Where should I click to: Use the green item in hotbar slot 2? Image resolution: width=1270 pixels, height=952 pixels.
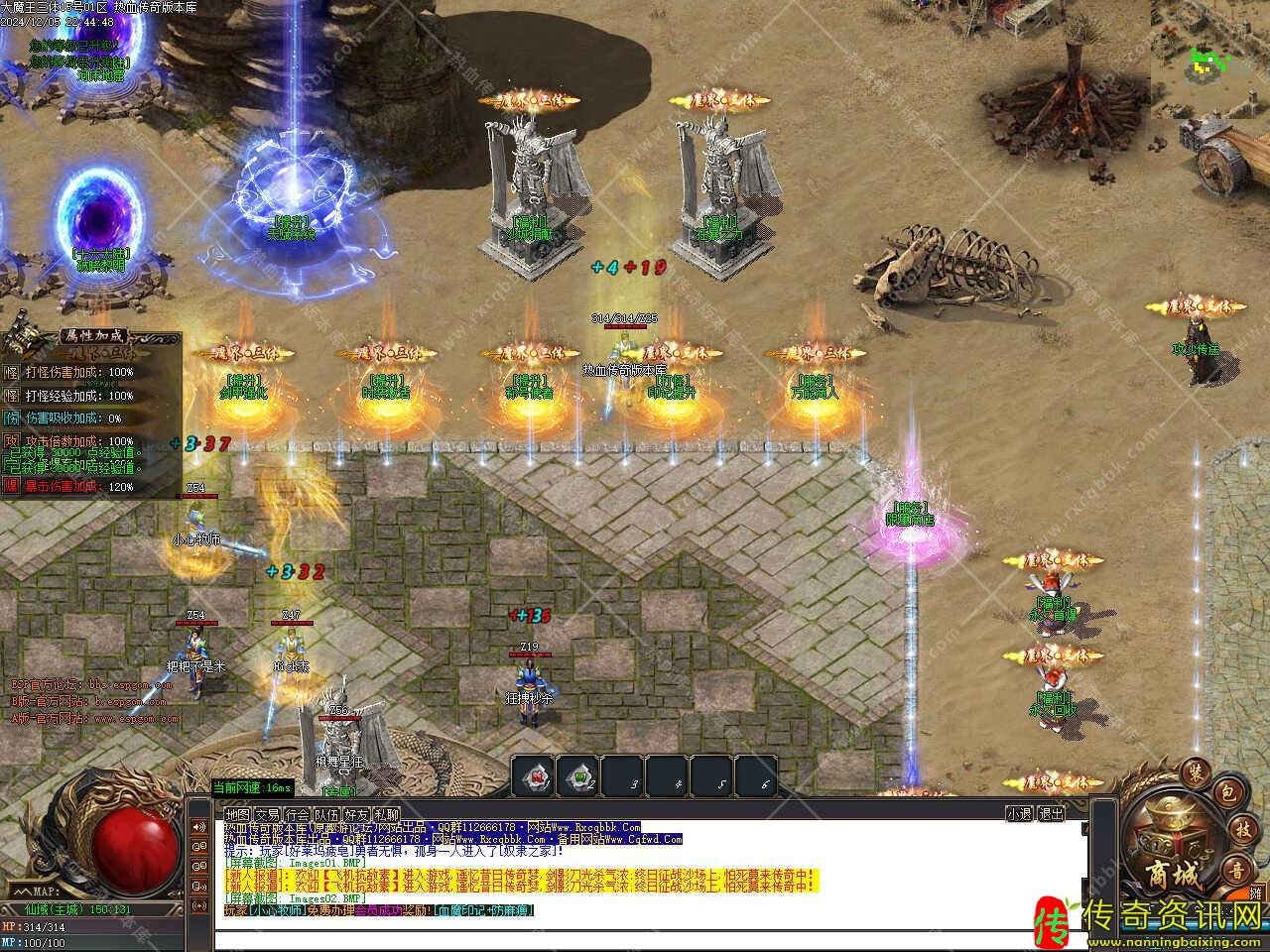tap(577, 776)
